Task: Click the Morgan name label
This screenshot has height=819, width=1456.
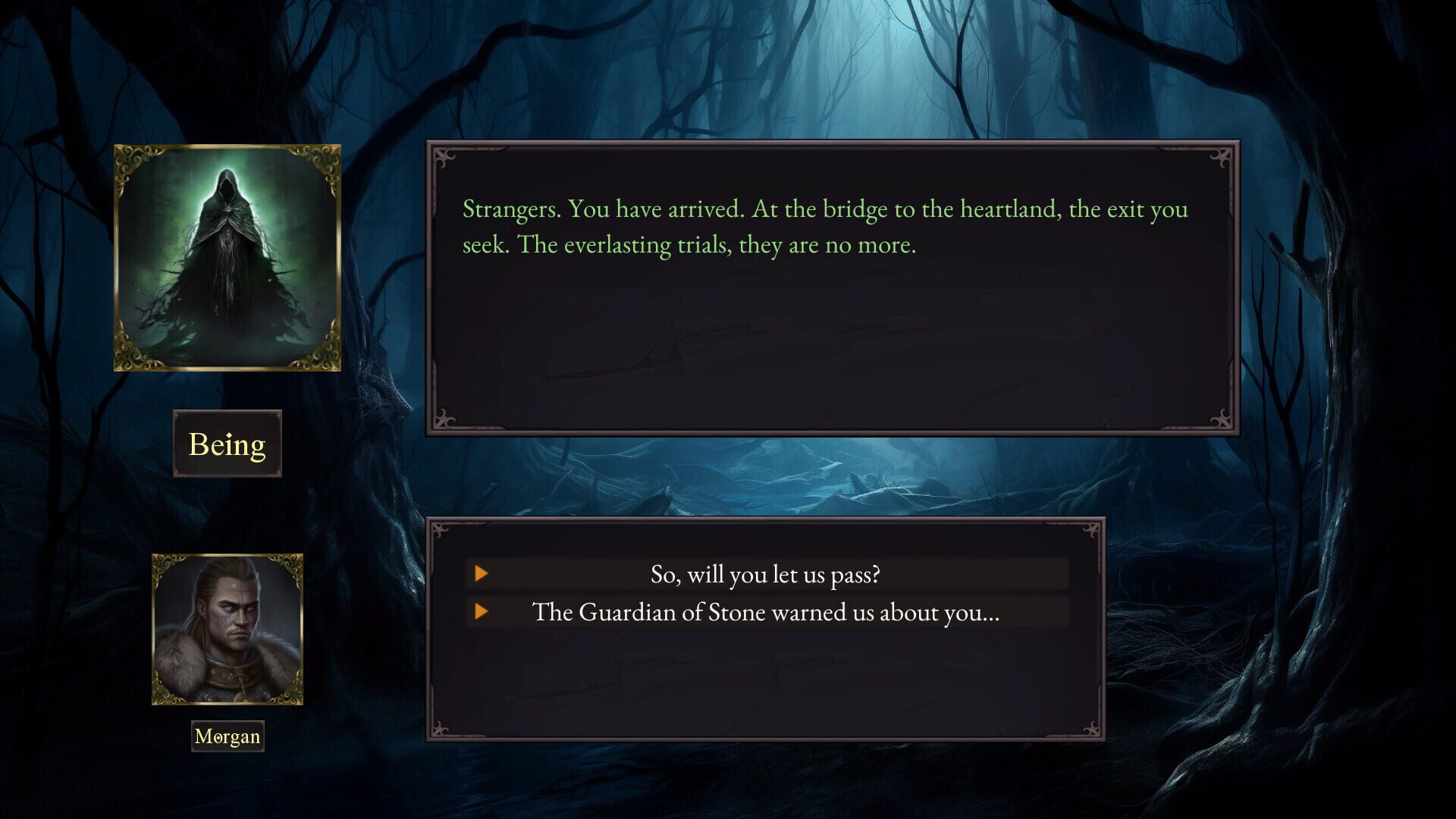Action: (227, 736)
